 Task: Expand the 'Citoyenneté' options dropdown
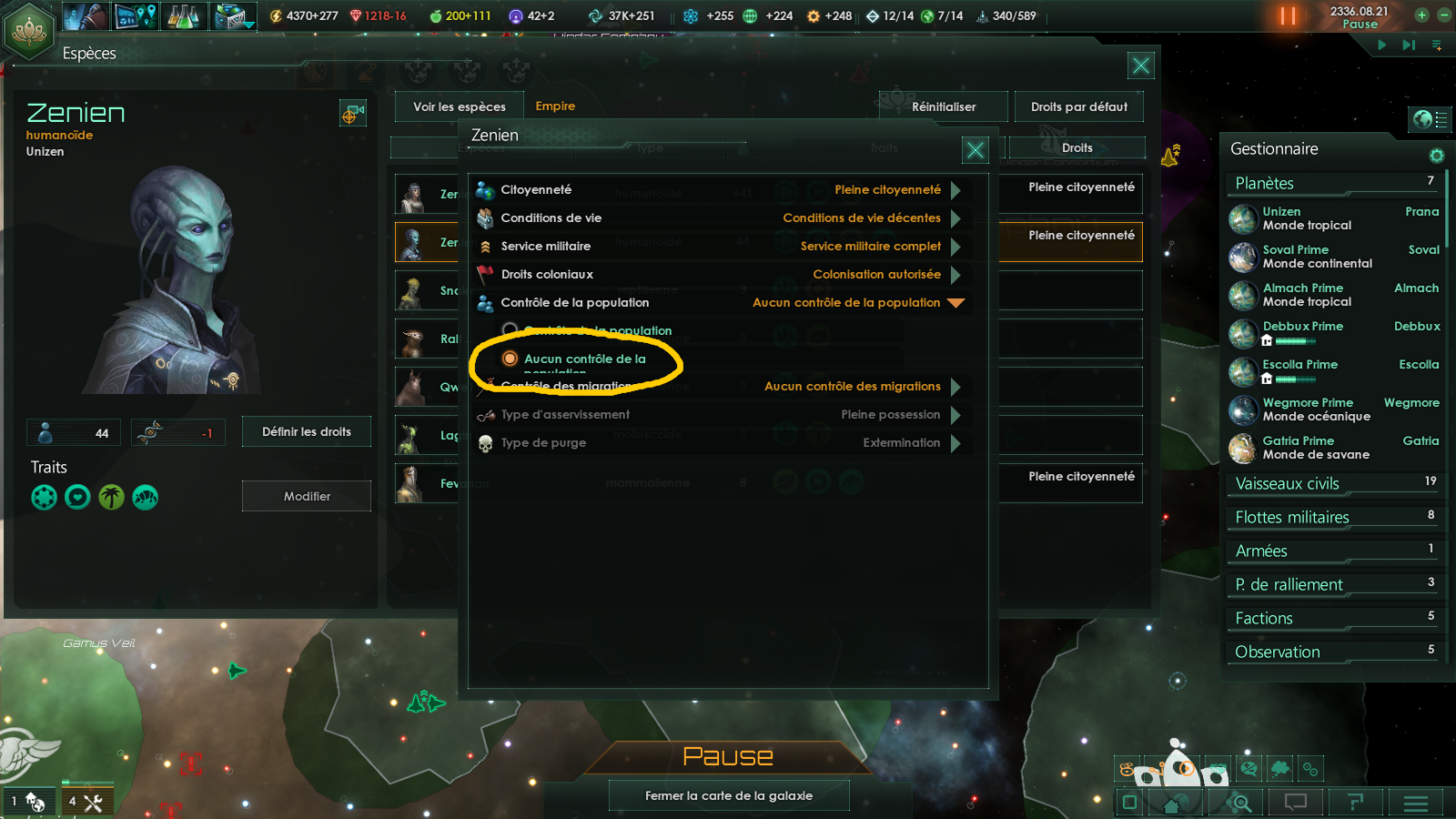click(956, 189)
